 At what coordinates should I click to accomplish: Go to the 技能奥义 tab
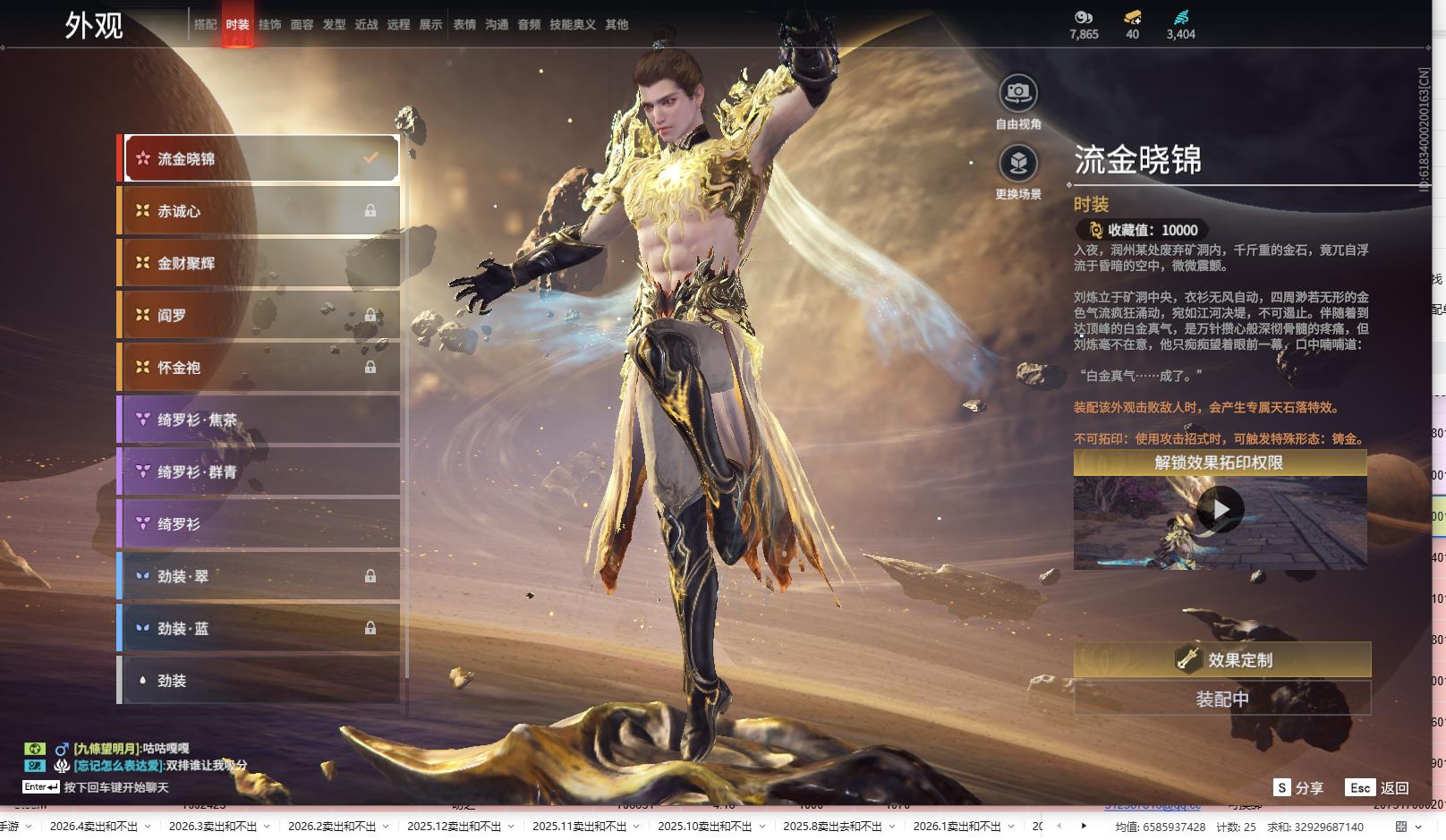pyautogui.click(x=572, y=25)
